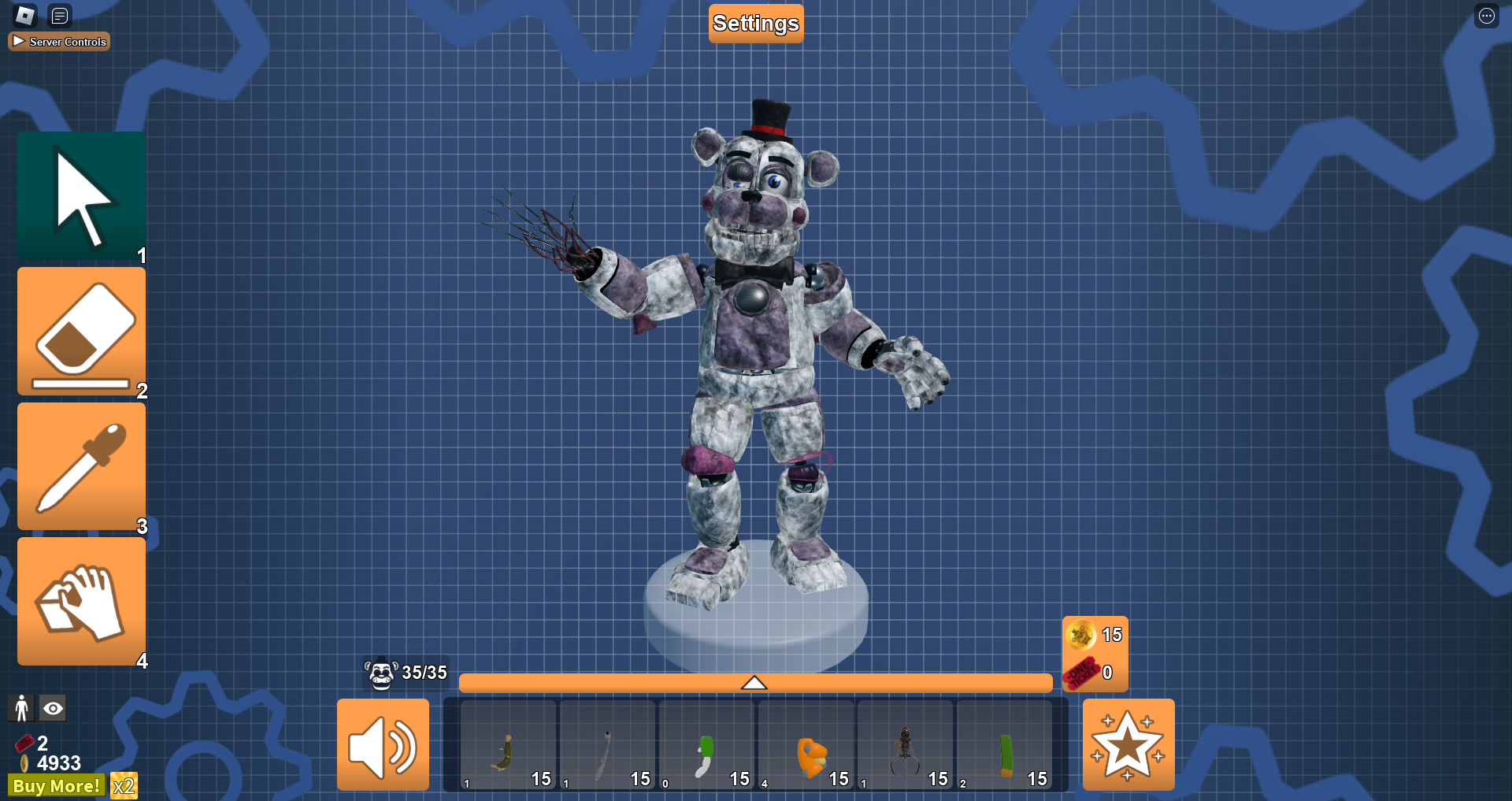1512x801 pixels.
Task: Open the chat notes panel top-left
Action: coord(59,15)
